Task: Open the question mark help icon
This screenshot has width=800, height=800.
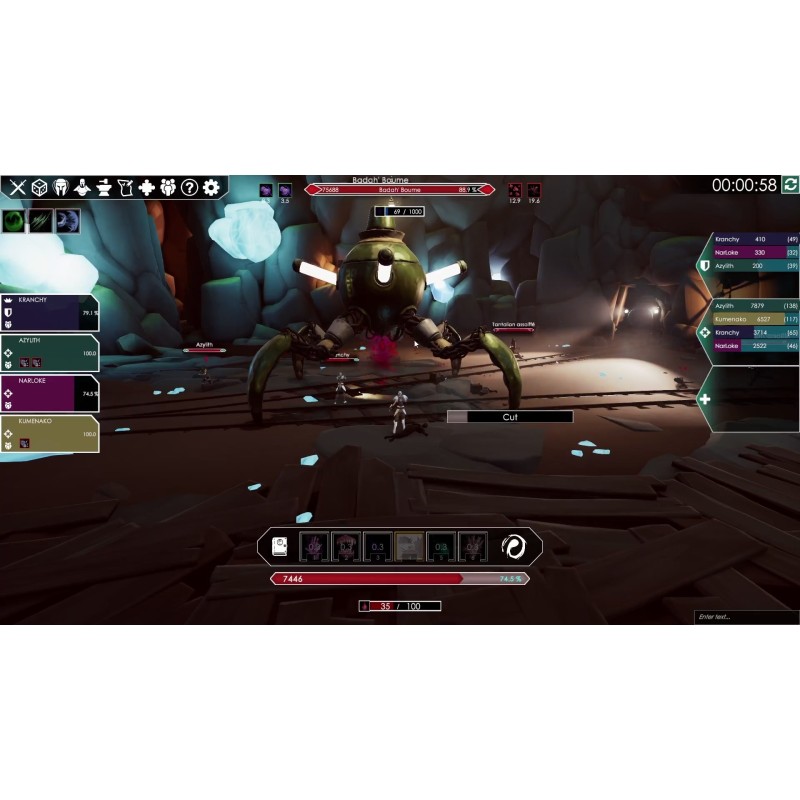Action: pyautogui.click(x=189, y=187)
